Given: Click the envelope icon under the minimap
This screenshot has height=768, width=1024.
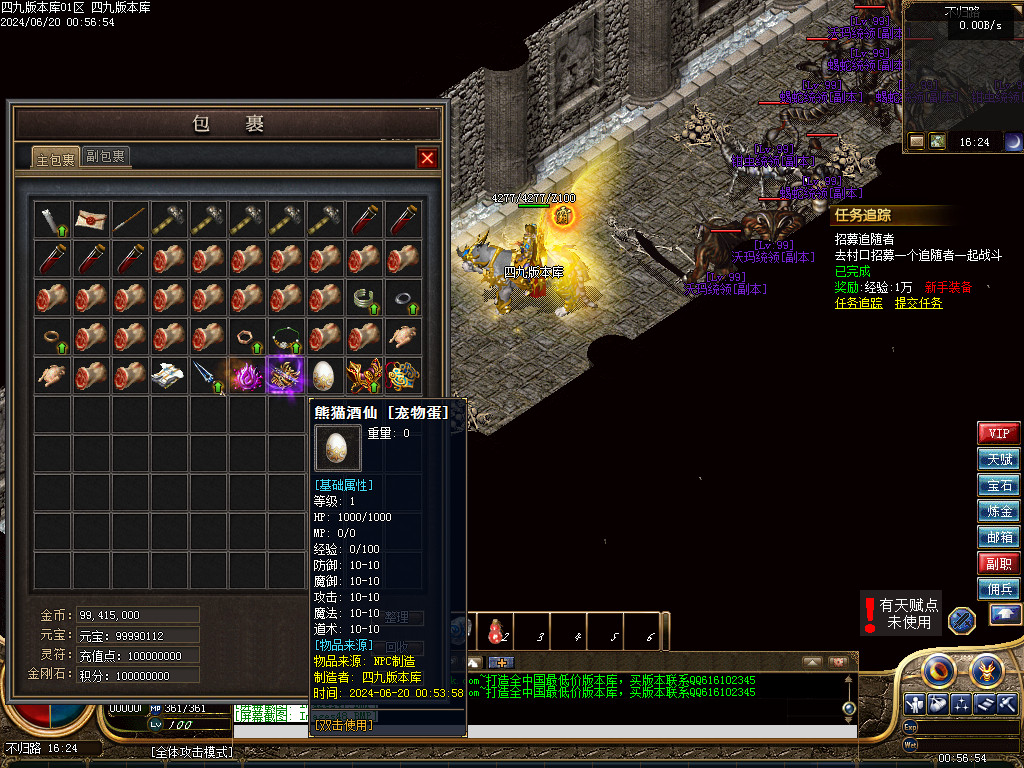Looking at the screenshot, I should tap(917, 142).
